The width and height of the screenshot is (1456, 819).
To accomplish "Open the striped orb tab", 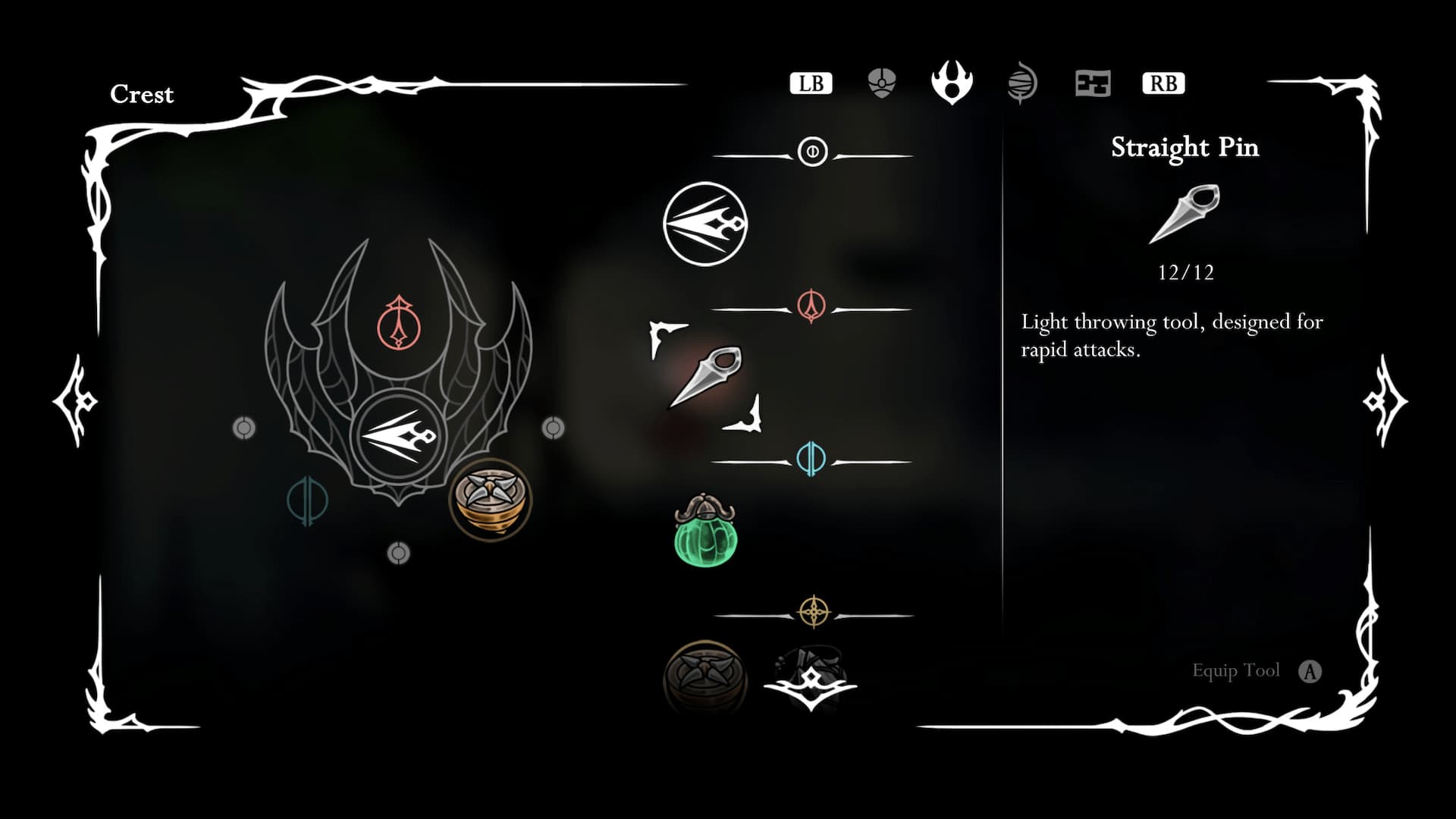I will pos(1022,83).
